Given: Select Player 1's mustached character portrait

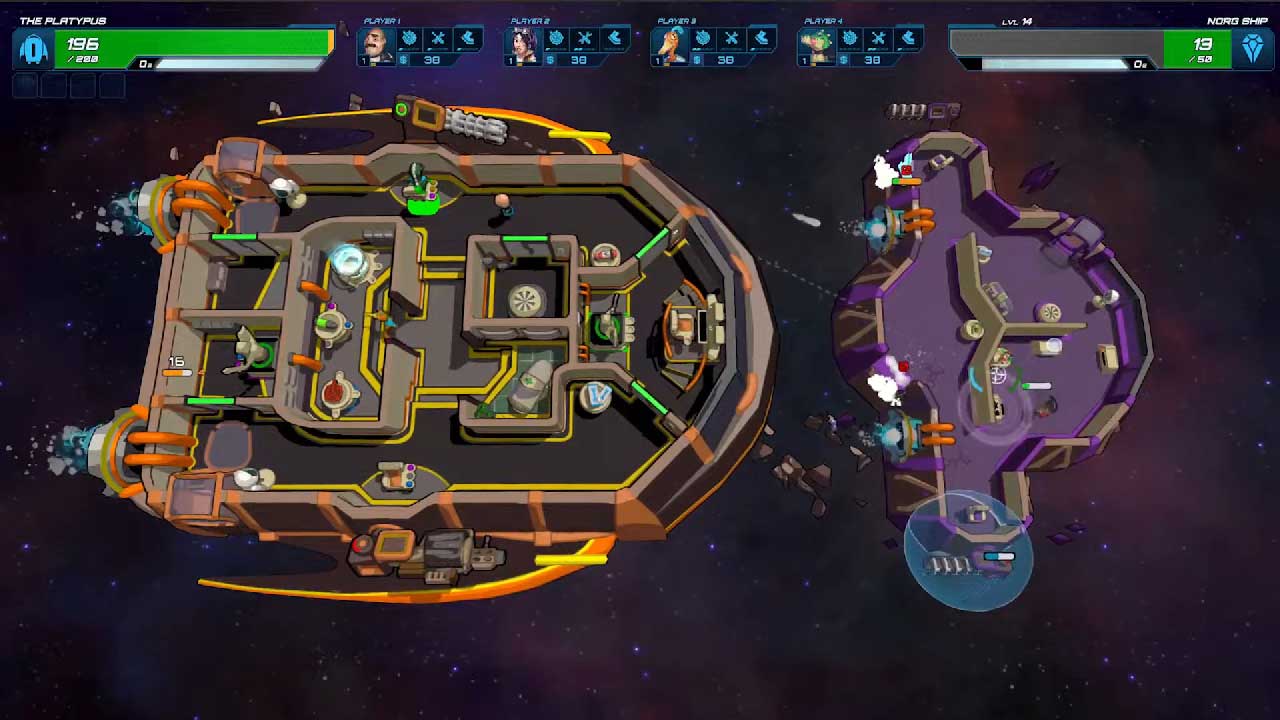Looking at the screenshot, I should [376, 44].
